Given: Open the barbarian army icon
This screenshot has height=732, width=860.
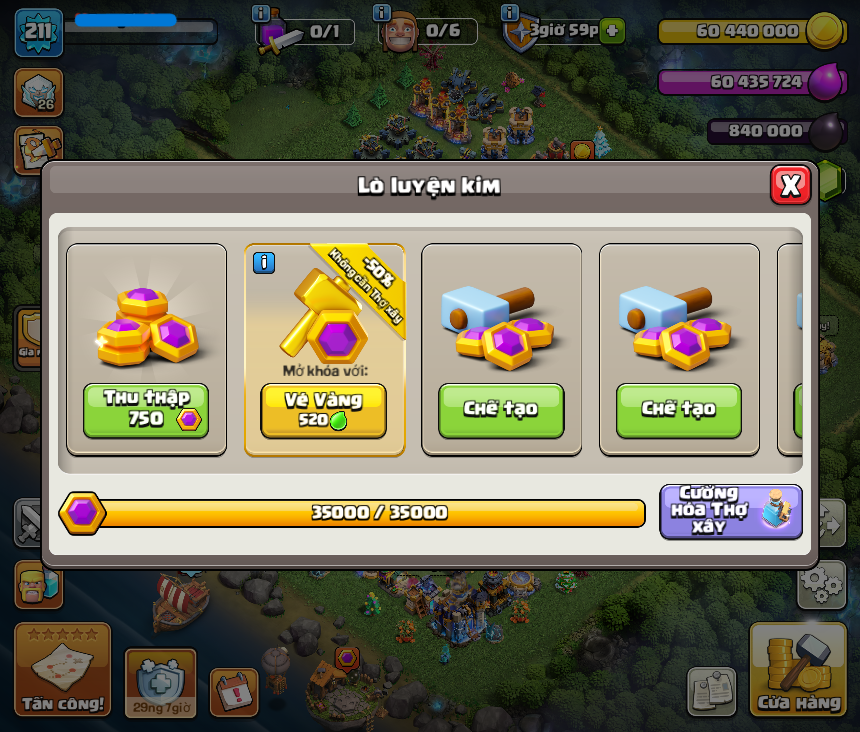Looking at the screenshot, I should click(x=37, y=585).
